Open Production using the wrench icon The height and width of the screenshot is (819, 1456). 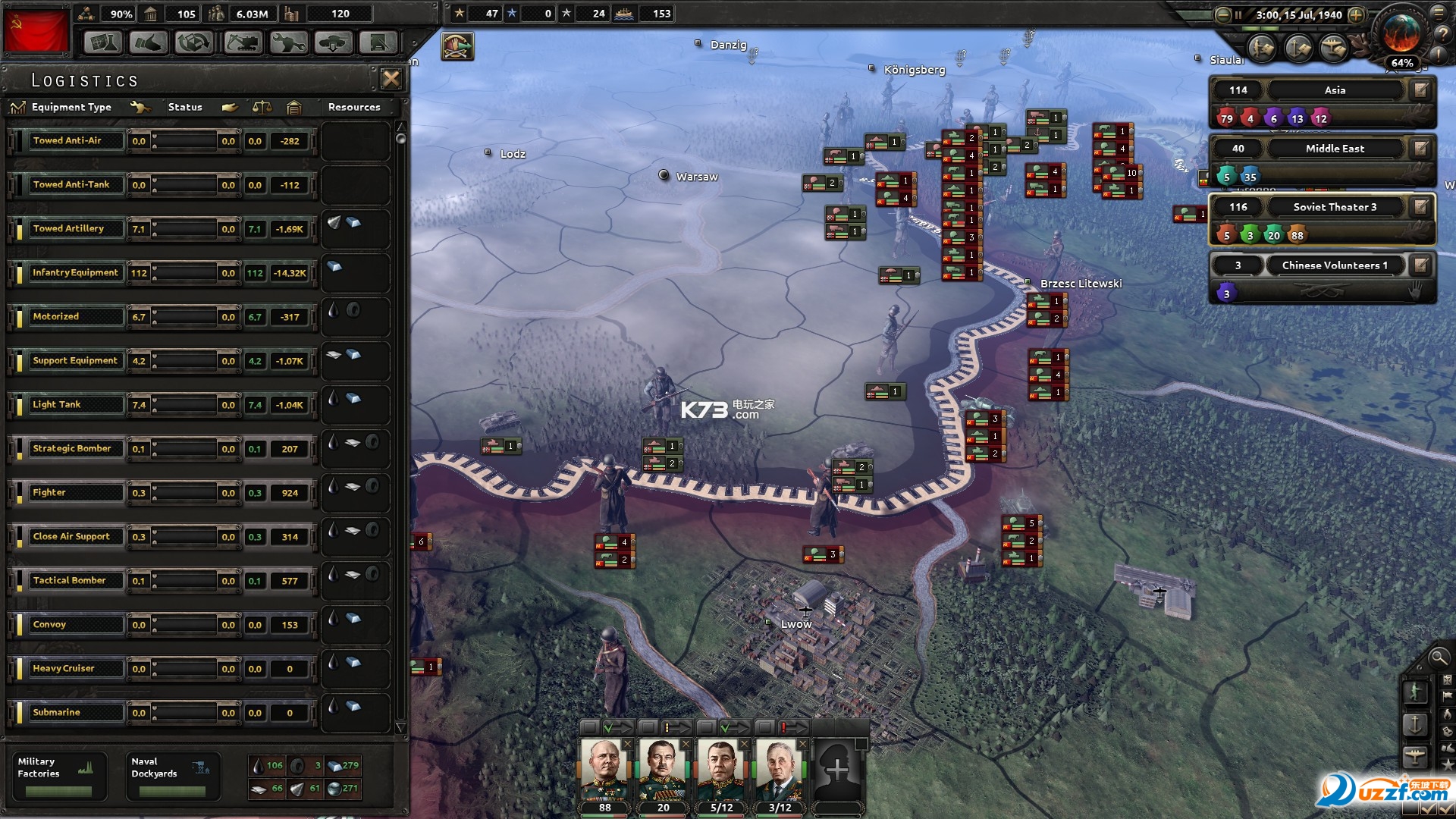[288, 42]
